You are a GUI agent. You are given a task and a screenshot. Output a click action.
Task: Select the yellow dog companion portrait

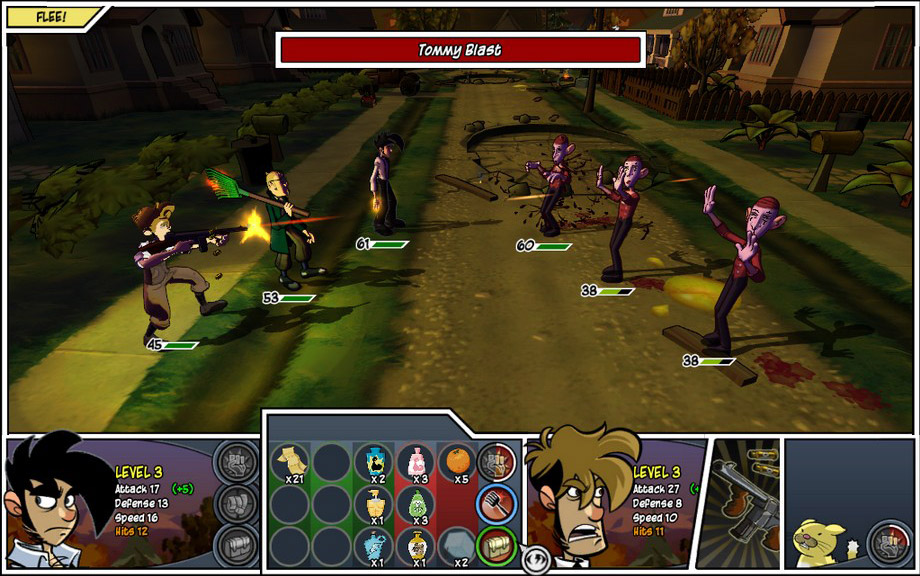(x=820, y=541)
